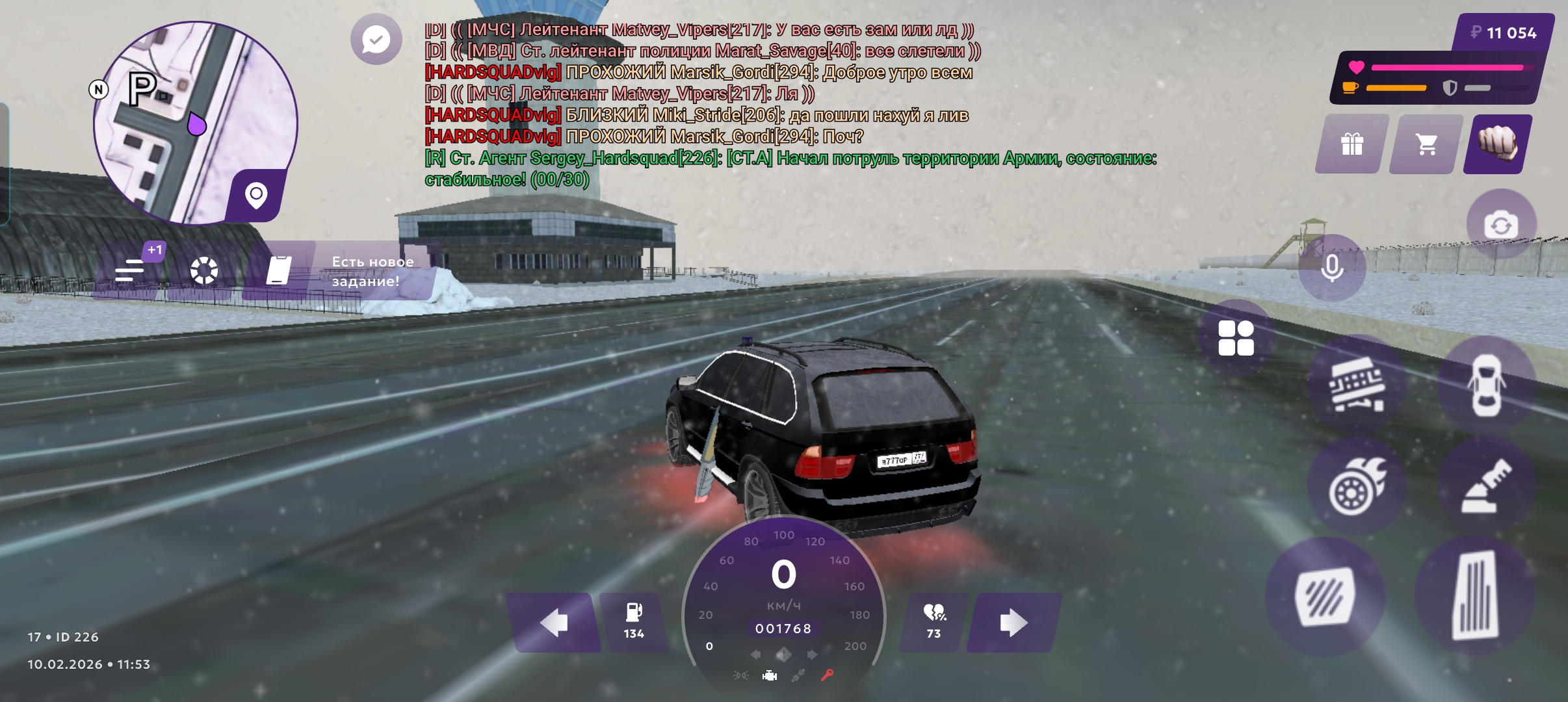
Task: Activate the flaming wheel burnout
Action: point(1357,486)
